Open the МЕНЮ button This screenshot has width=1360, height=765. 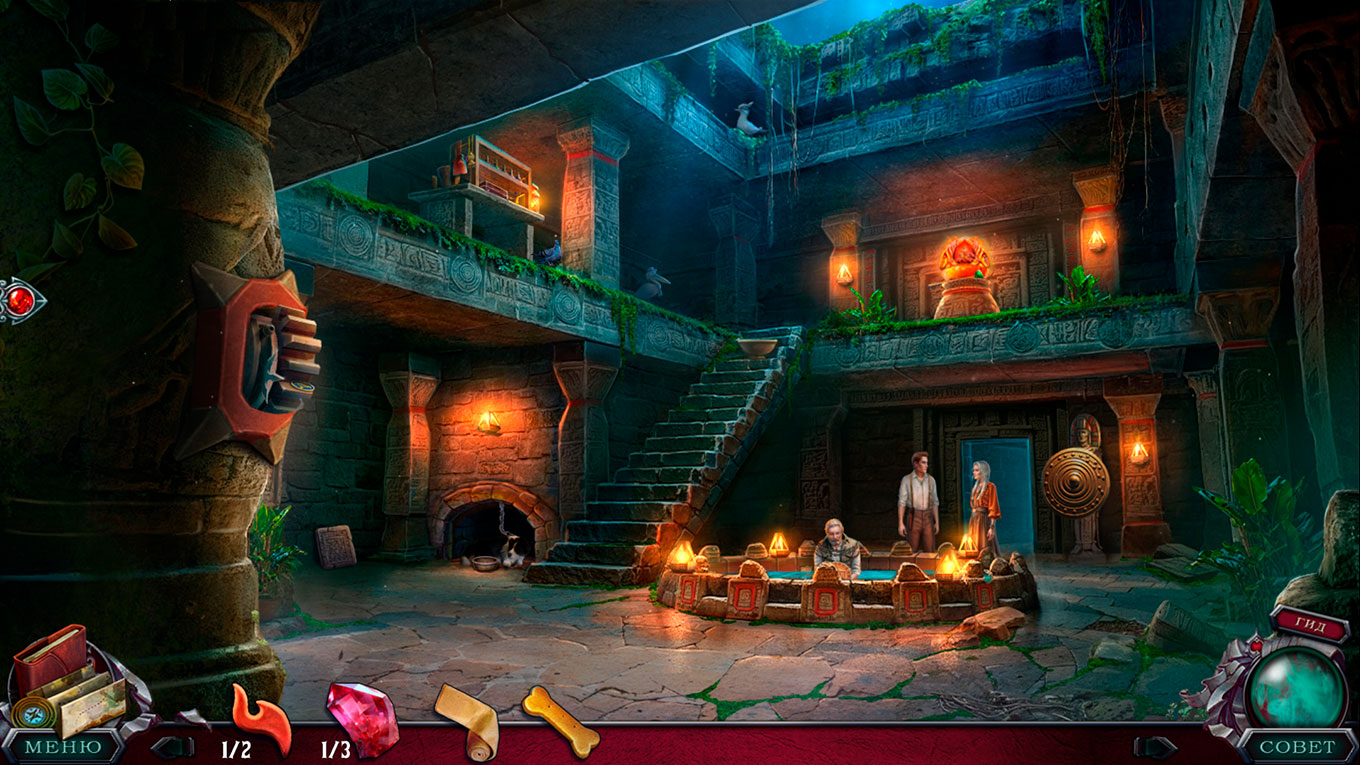pos(62,747)
